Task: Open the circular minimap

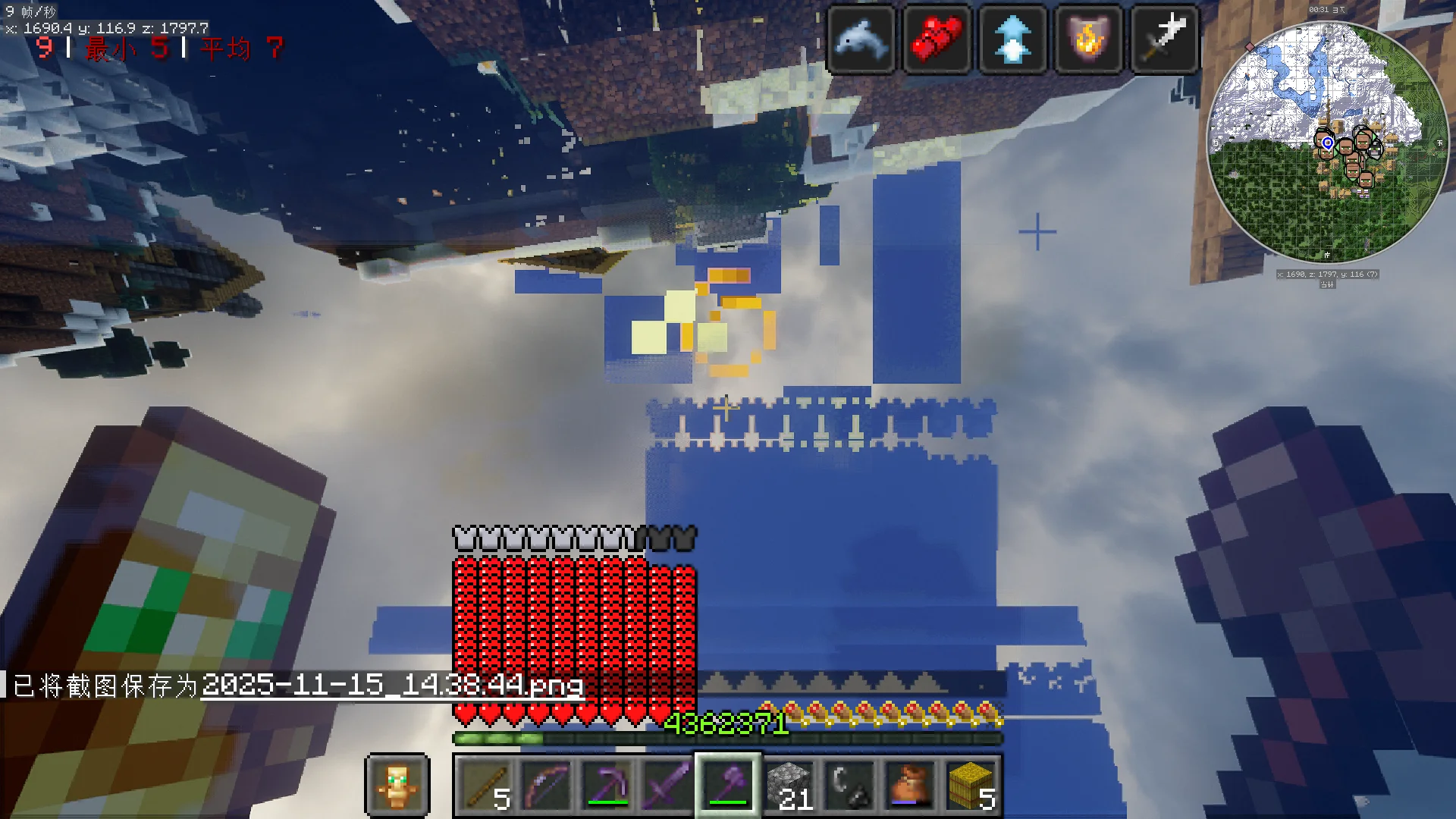Action: [x=1327, y=143]
